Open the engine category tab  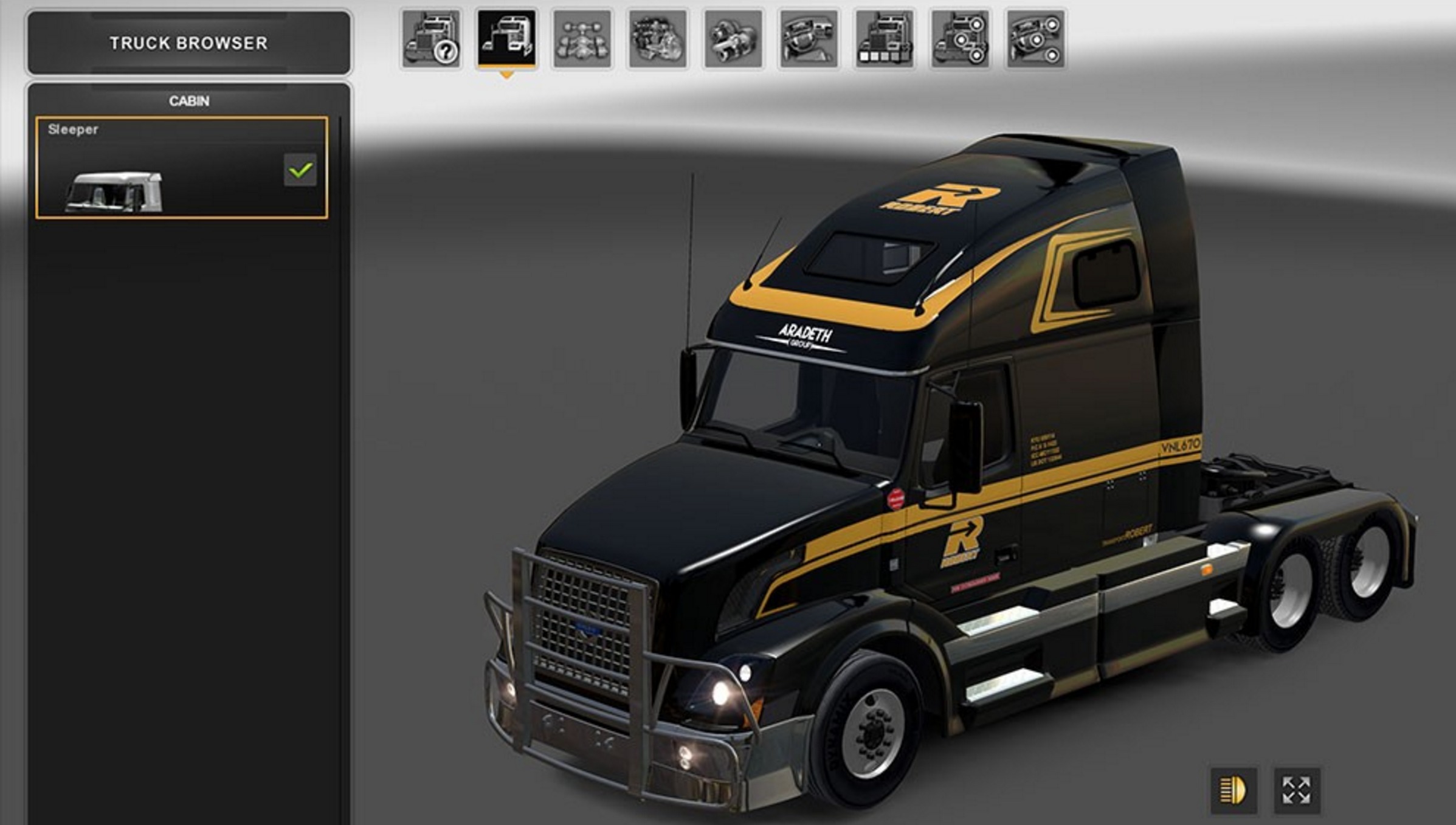658,39
